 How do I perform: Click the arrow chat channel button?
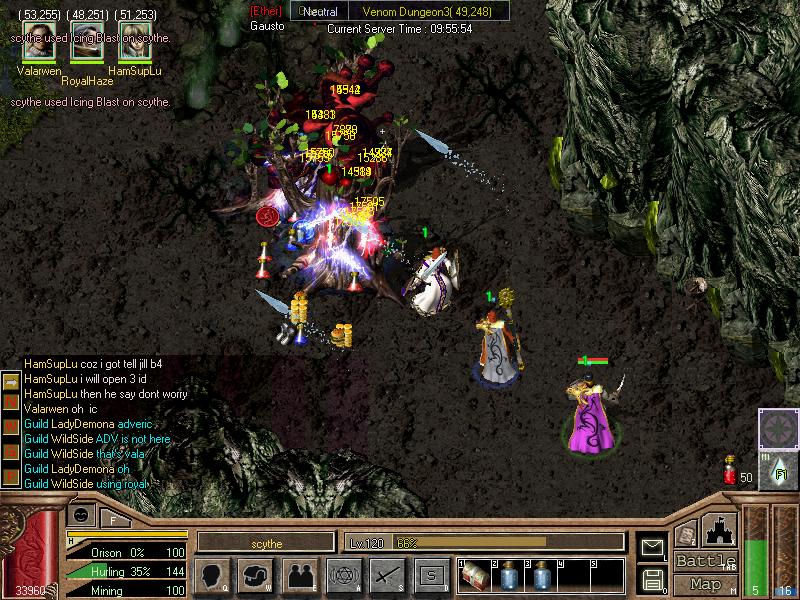pos(10,381)
